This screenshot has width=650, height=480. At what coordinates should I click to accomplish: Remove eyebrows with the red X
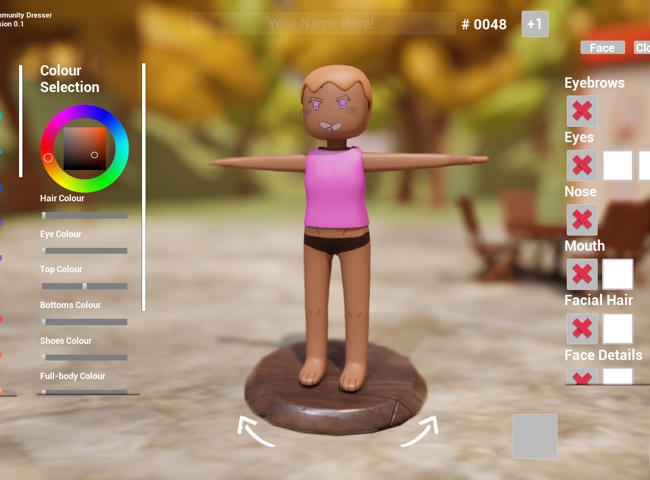[581, 111]
